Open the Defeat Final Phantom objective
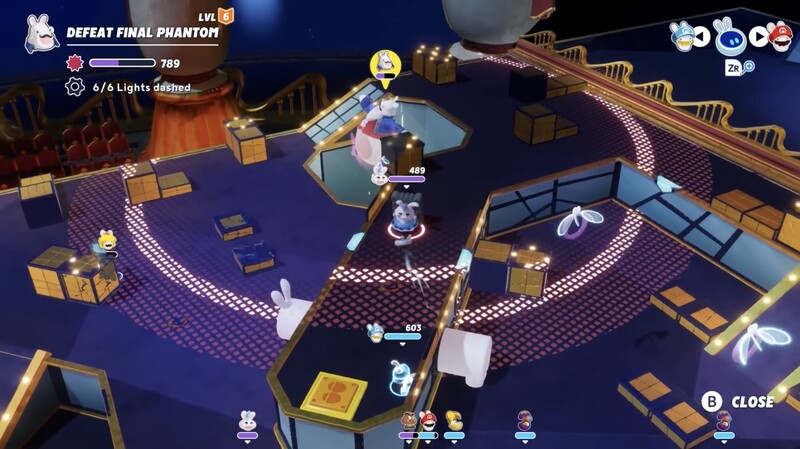The image size is (800, 449). 142,32
